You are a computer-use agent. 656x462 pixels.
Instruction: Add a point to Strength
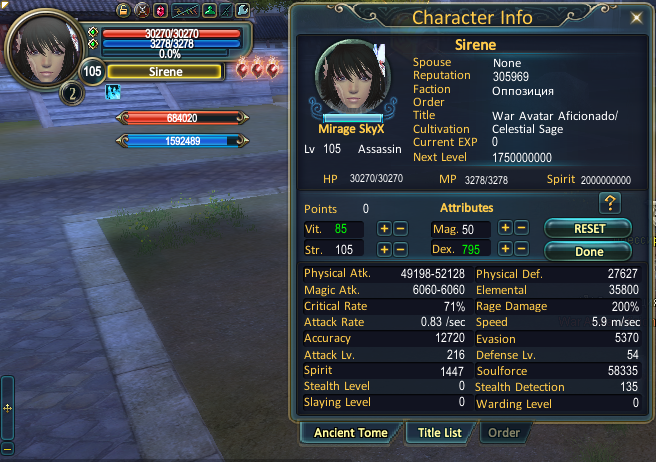point(384,249)
